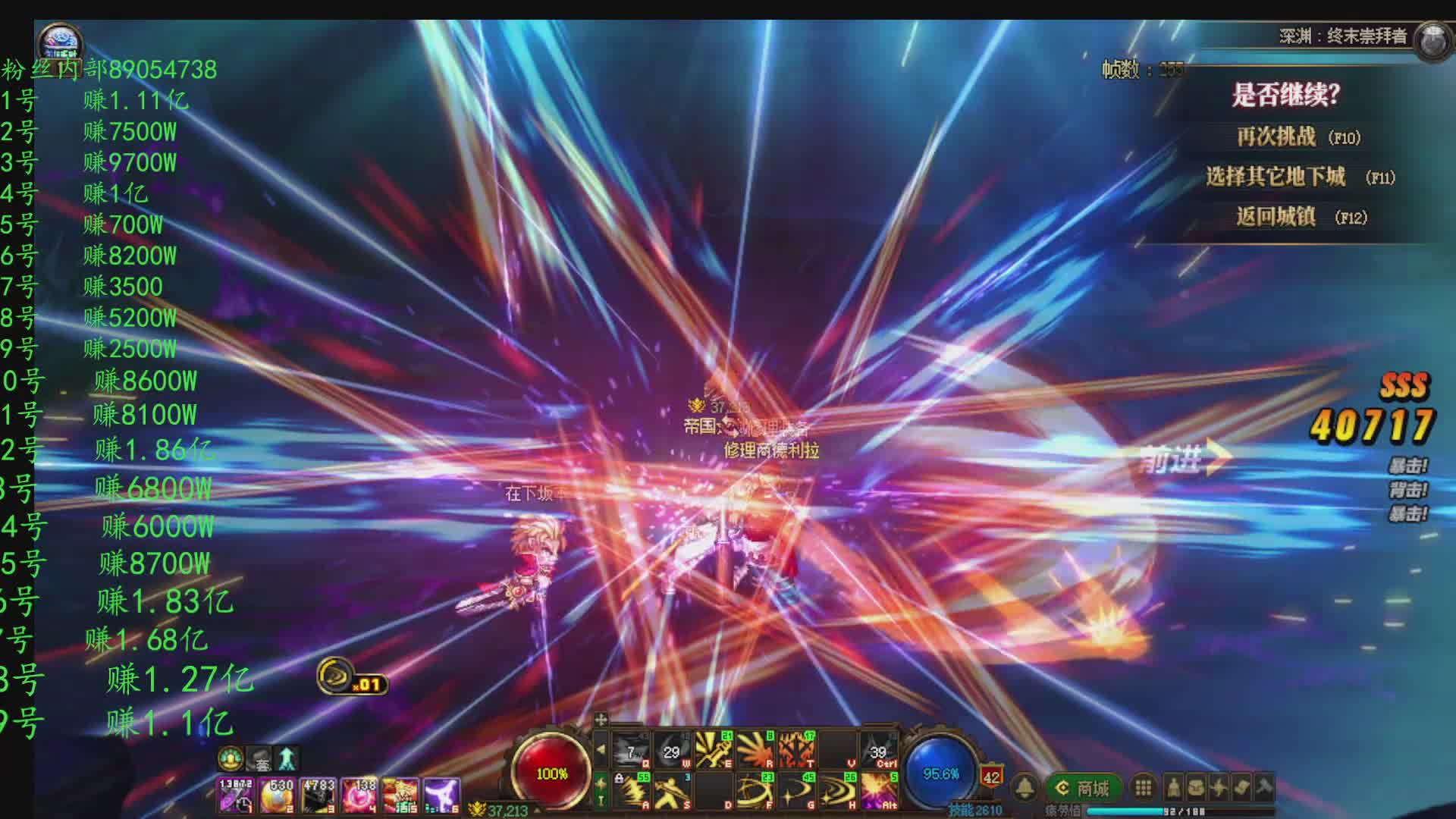Open the inventory bag icon
1456x819 pixels.
1196,788
